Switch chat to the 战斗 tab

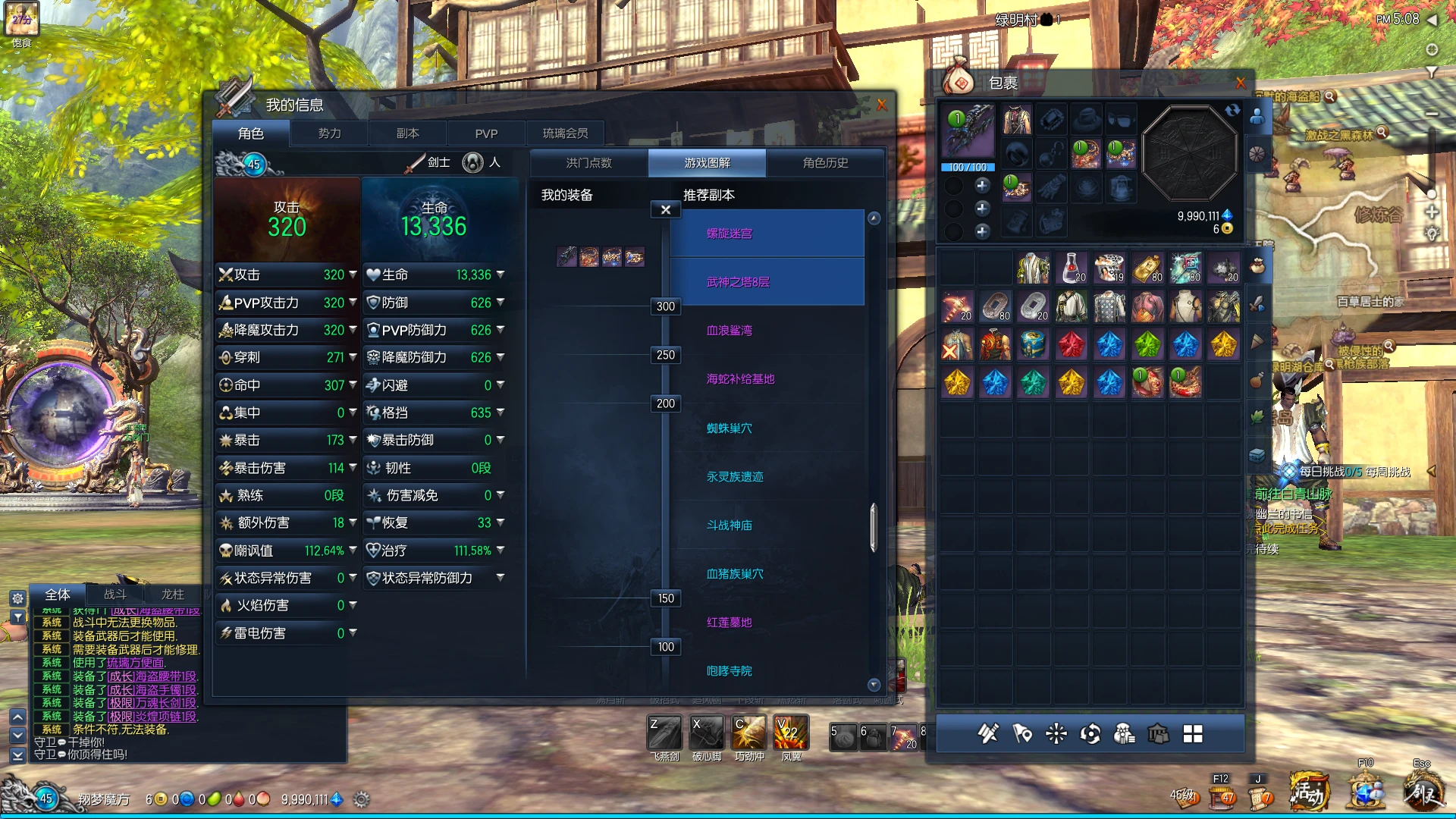[115, 595]
